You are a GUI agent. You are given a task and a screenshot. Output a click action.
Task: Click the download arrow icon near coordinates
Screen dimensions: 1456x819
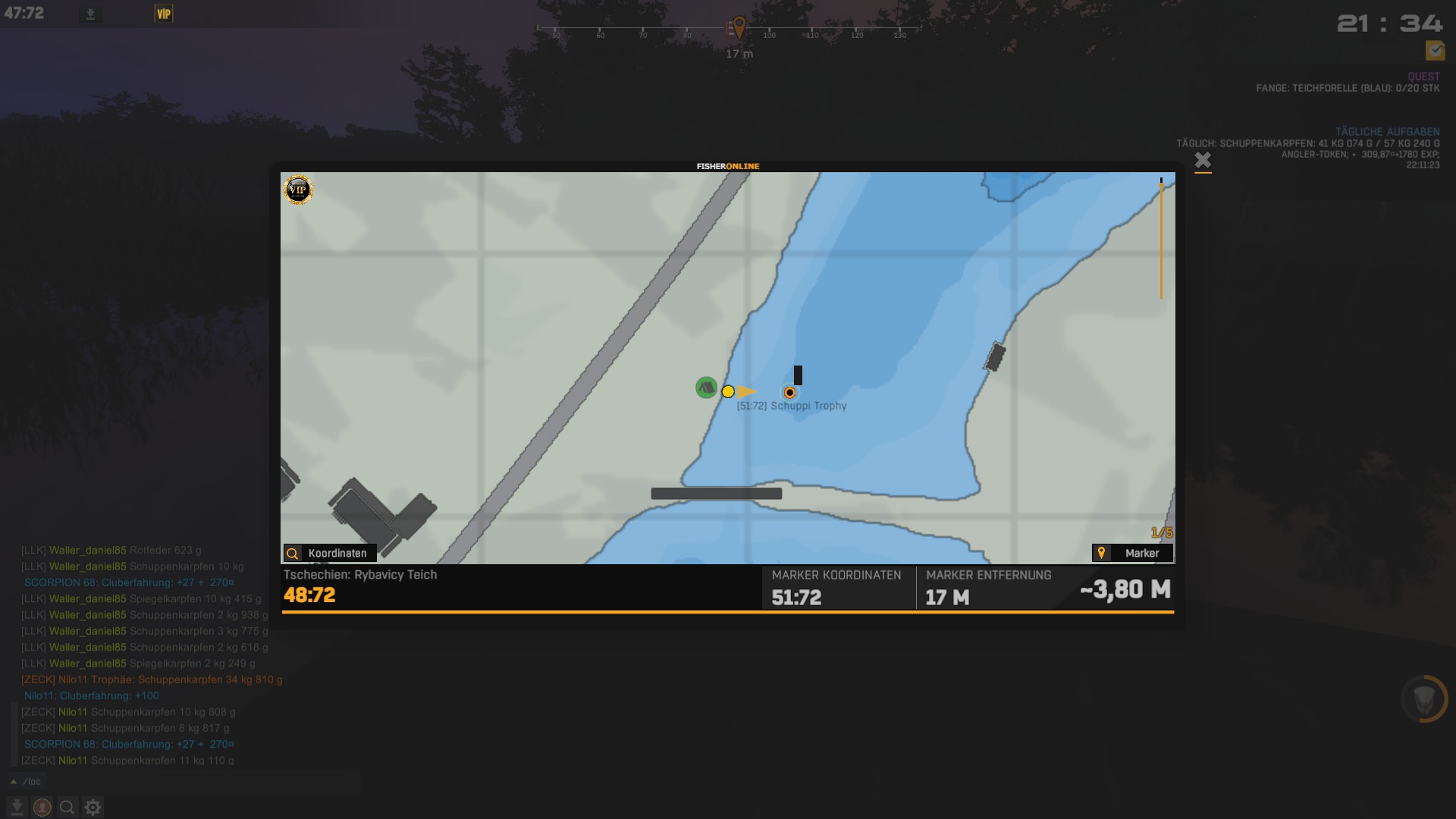90,14
